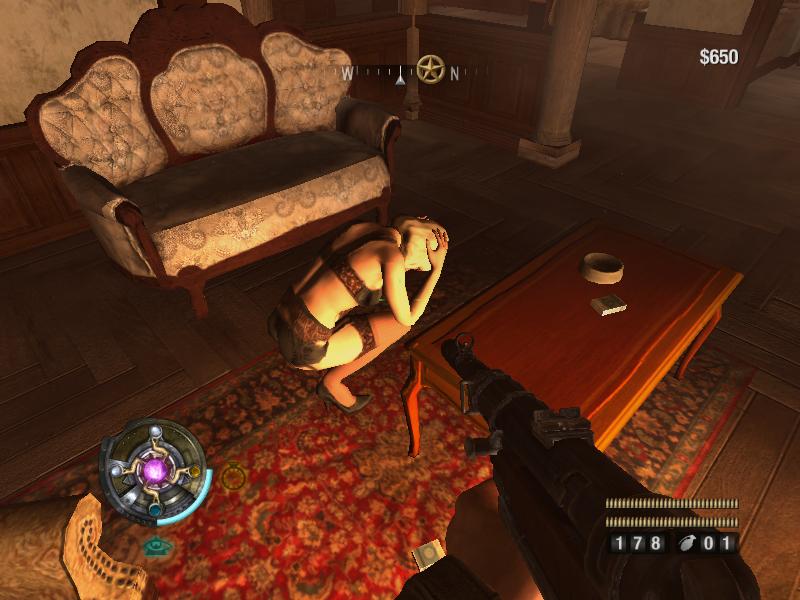
Task: Click the compass direction strip
Action: tap(400, 72)
